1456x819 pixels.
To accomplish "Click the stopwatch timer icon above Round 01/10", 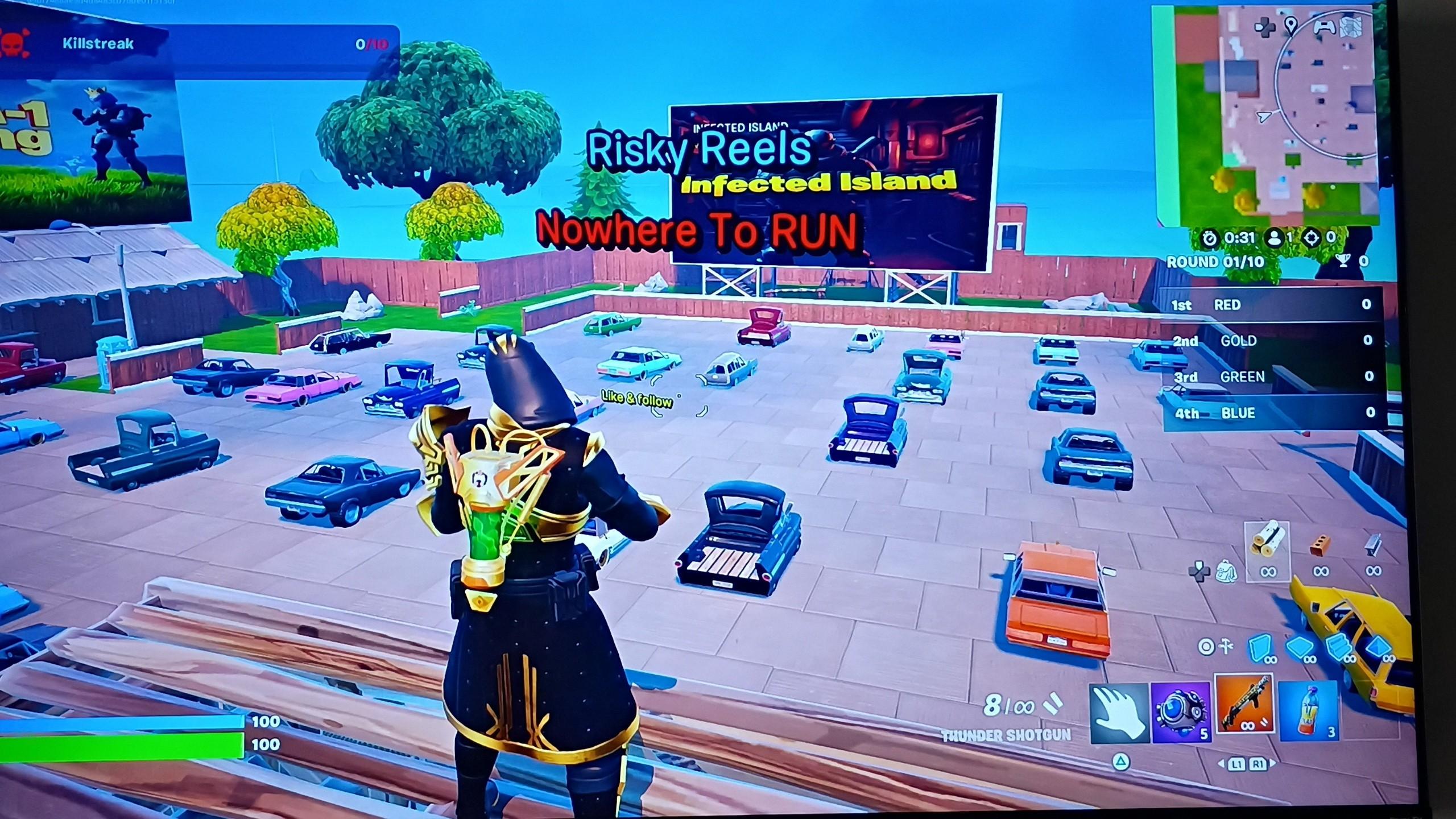I will 1210,238.
